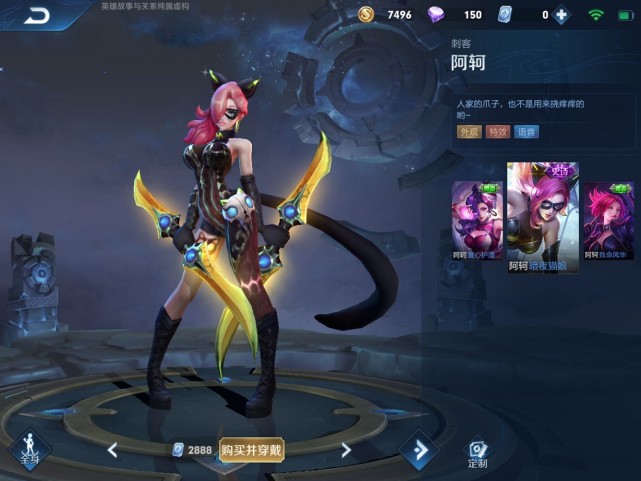Click the gold coin currency icon
Image resolution: width=641 pixels, height=481 pixels.
coord(368,15)
